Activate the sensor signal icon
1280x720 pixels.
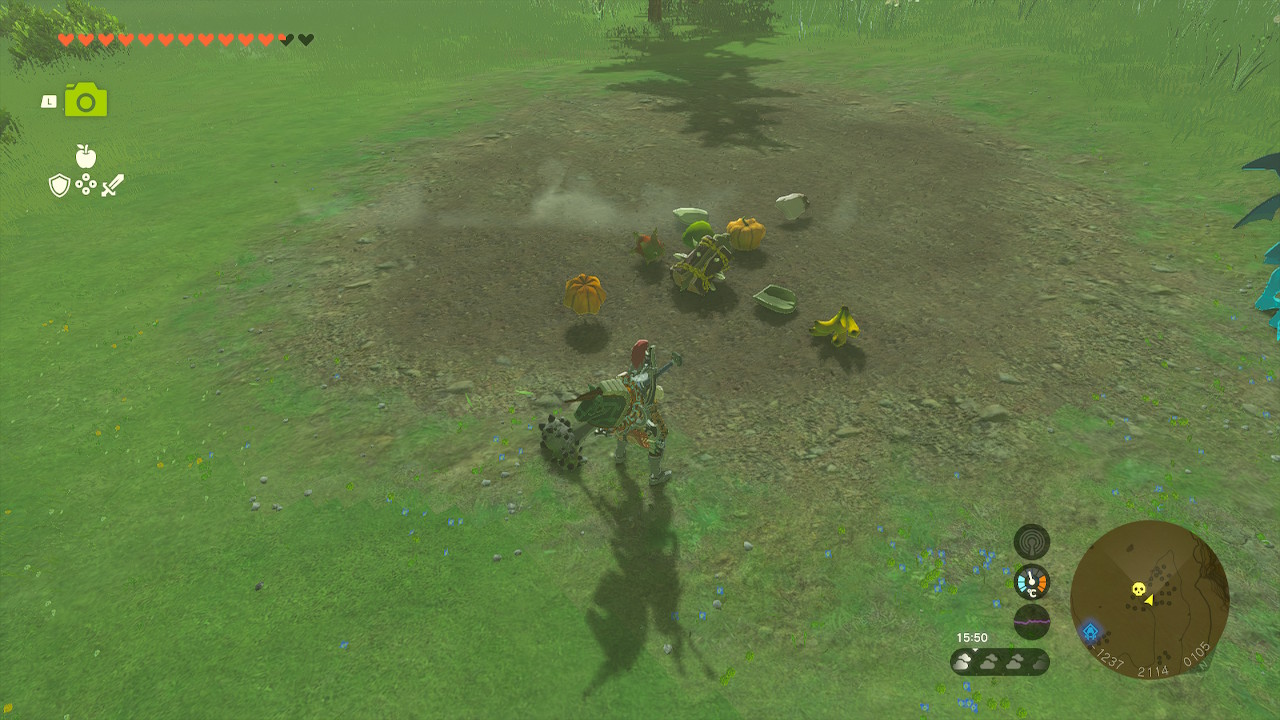(1031, 542)
